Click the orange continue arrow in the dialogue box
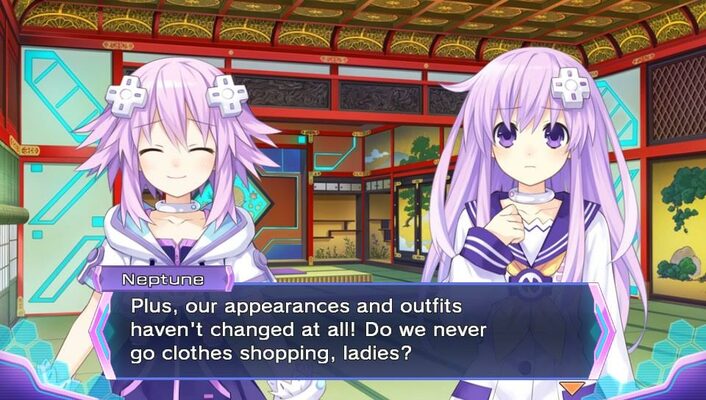The image size is (706, 400). pos(571,387)
